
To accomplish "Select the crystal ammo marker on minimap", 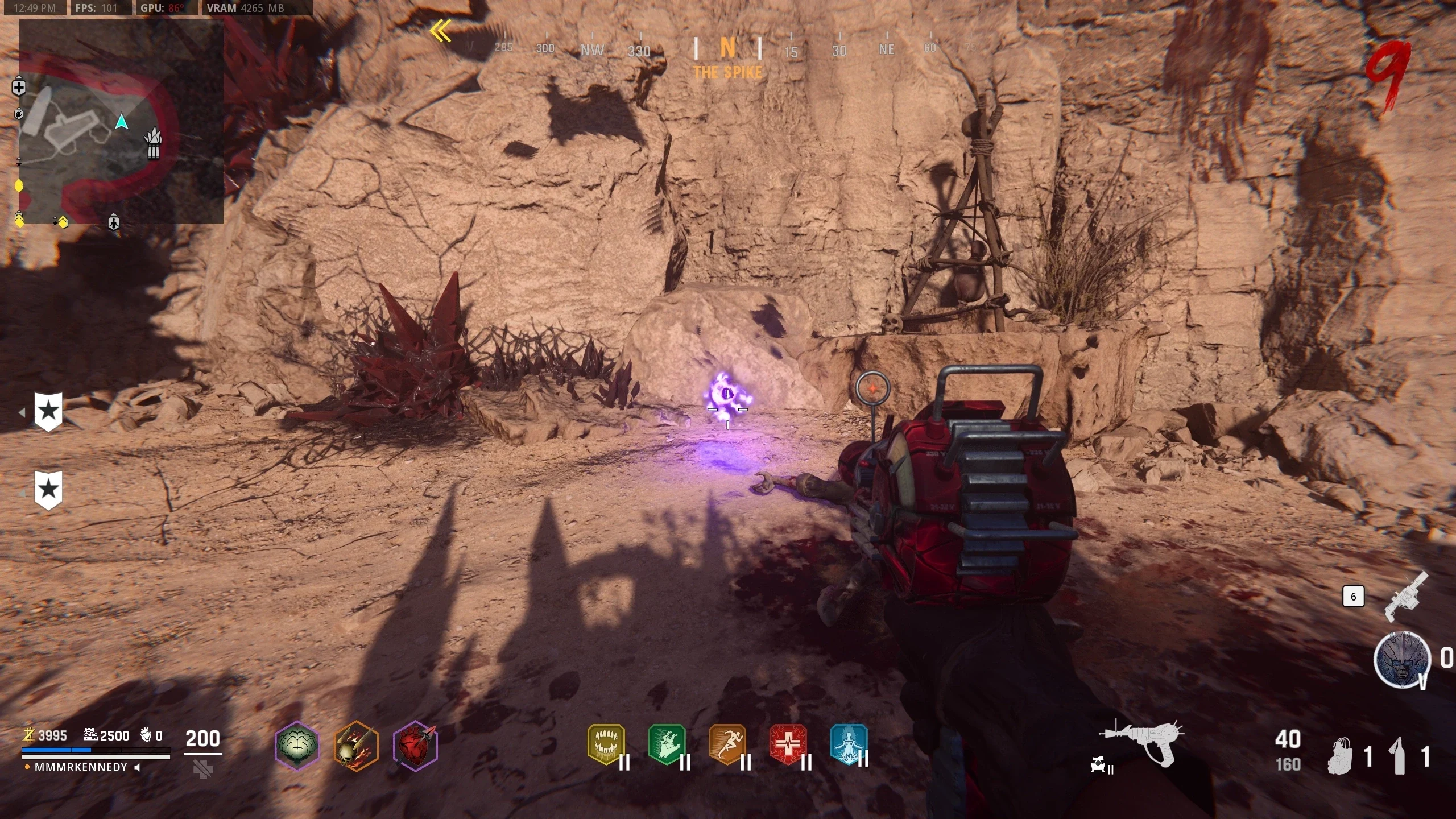I will [x=154, y=144].
